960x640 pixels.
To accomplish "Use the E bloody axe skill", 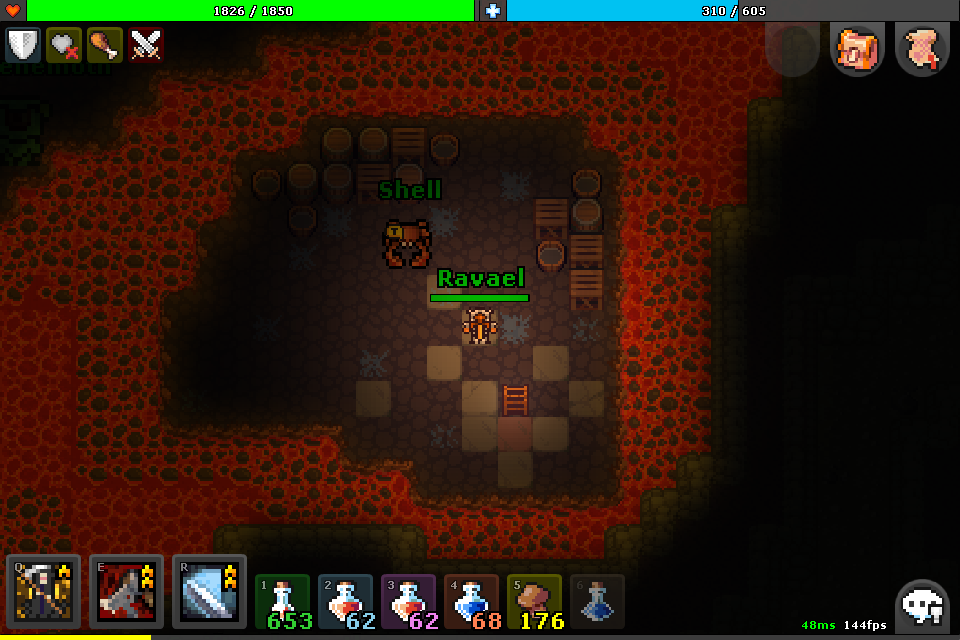I will (x=126, y=591).
